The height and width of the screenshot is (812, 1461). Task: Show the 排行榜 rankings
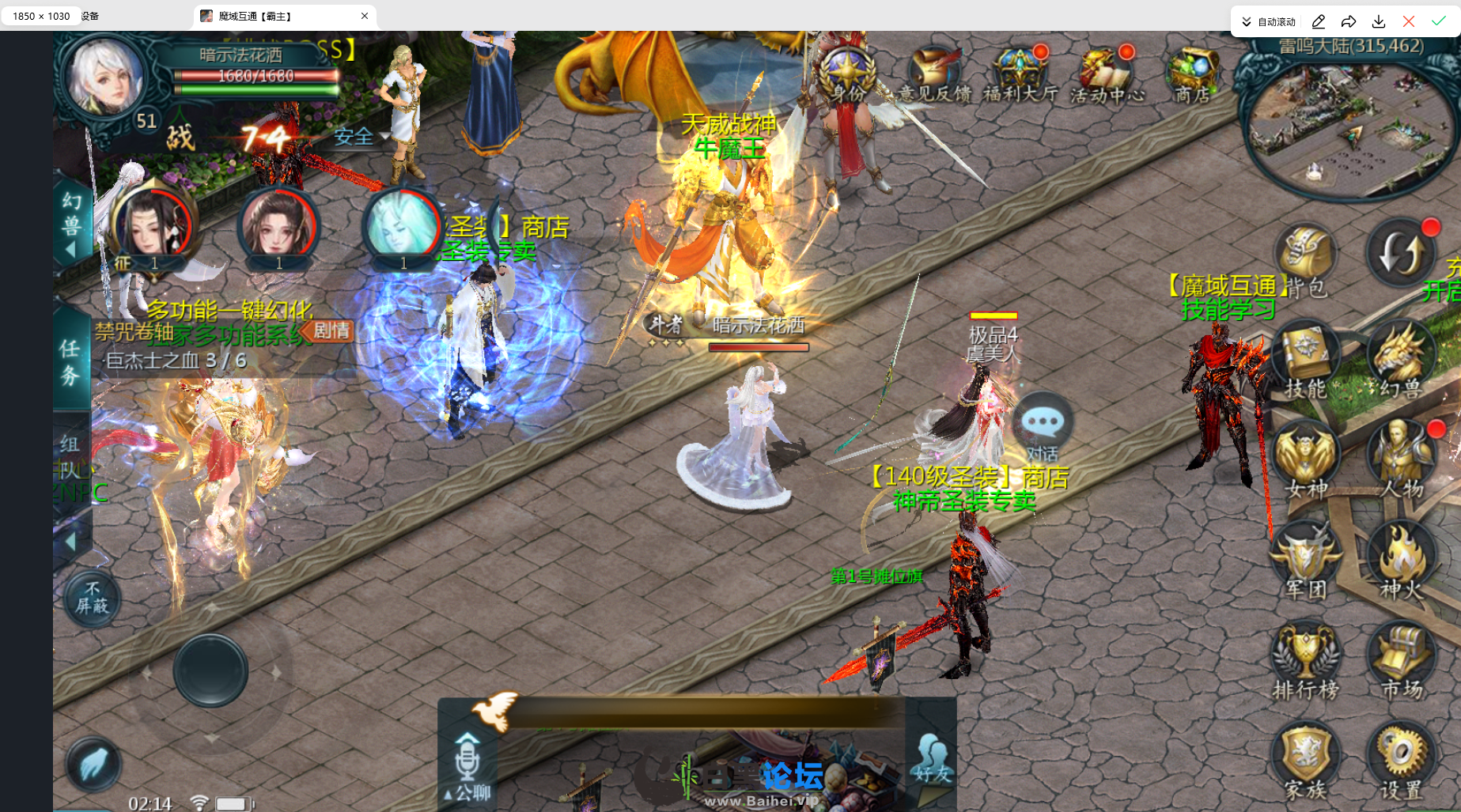1305,660
